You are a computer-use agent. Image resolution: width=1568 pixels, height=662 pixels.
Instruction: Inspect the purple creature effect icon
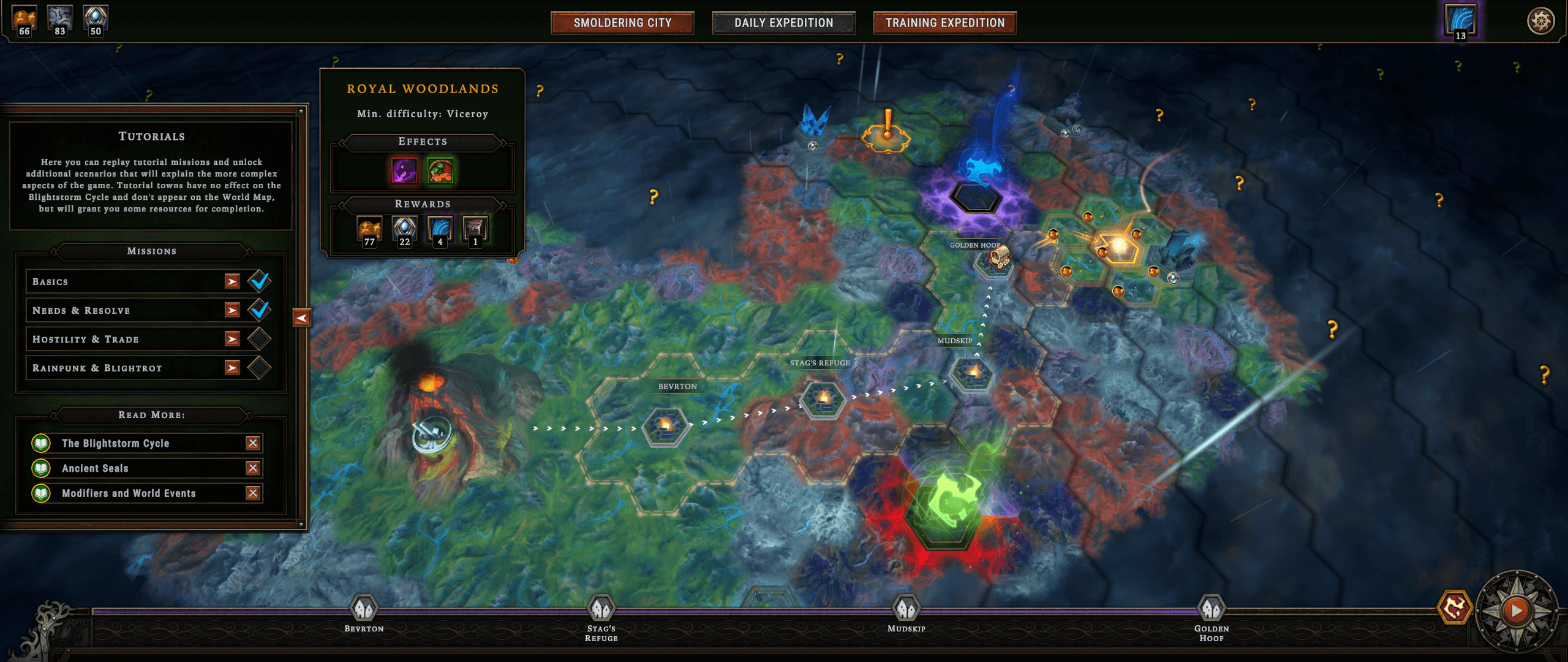405,170
